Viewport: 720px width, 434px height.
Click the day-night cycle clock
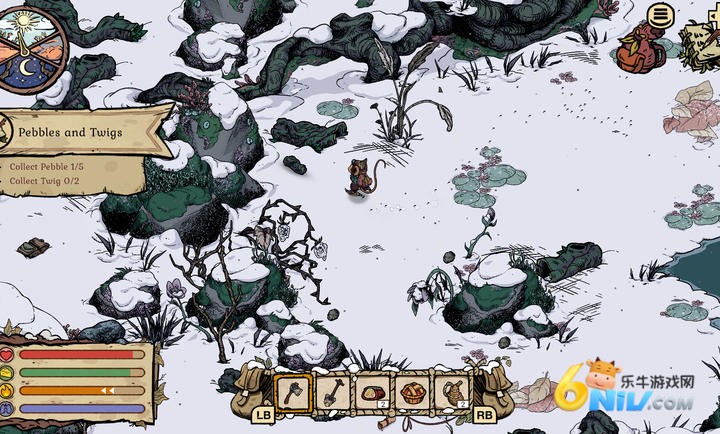[x=30, y=44]
